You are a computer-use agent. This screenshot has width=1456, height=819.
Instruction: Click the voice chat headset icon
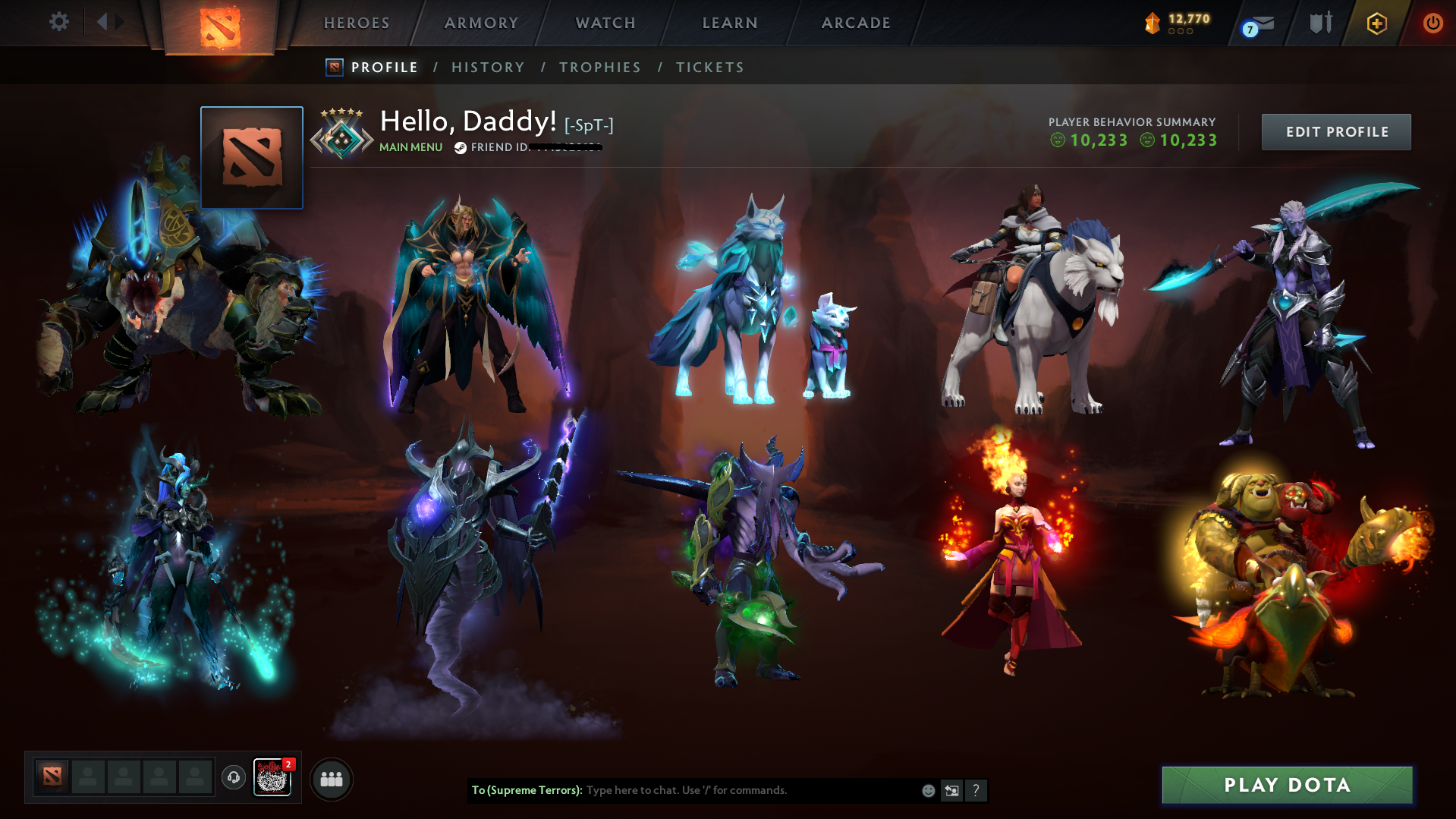234,778
